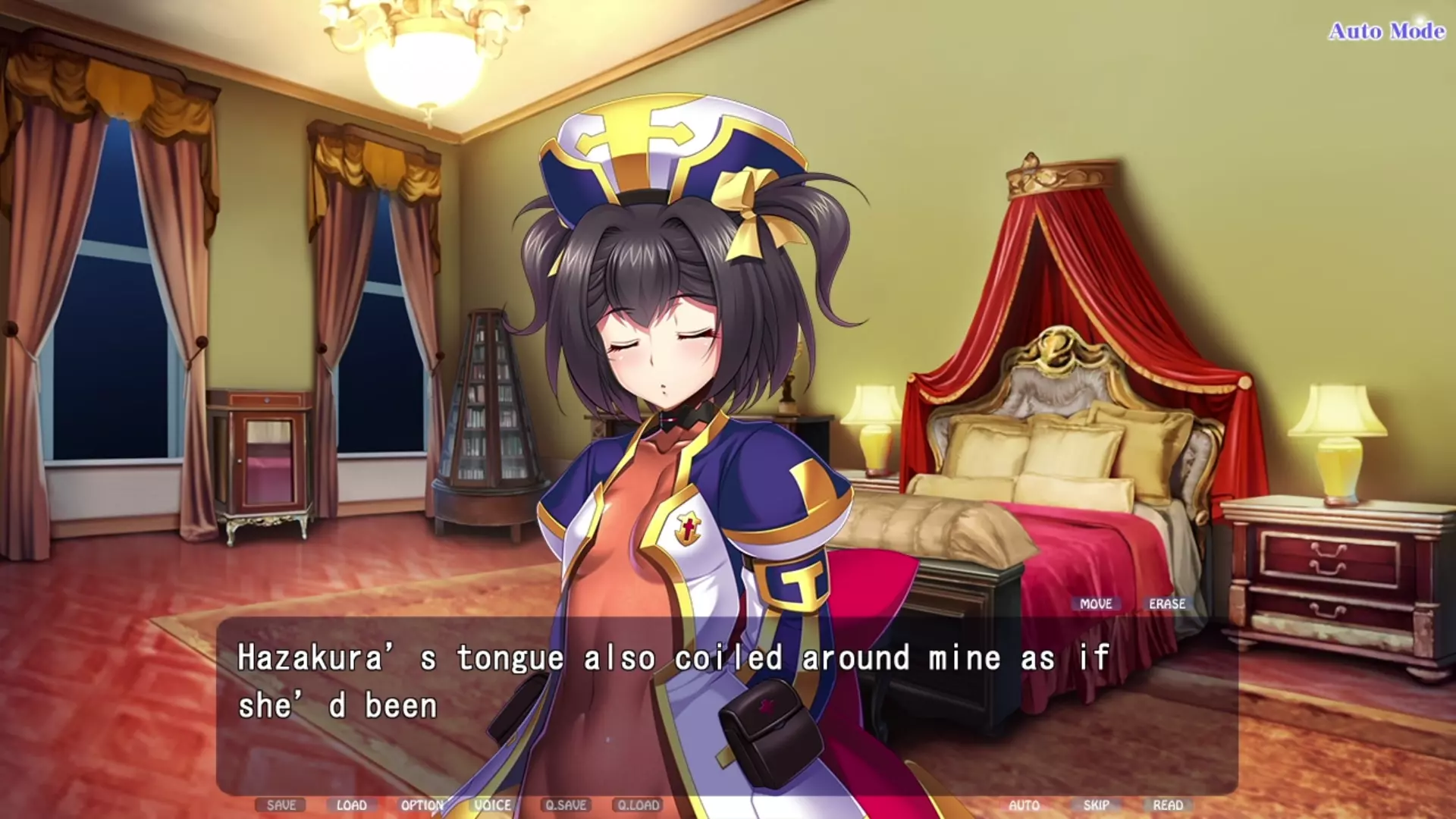Hide the text window with ERASE
This screenshot has height=819, width=1456.
click(x=1167, y=604)
